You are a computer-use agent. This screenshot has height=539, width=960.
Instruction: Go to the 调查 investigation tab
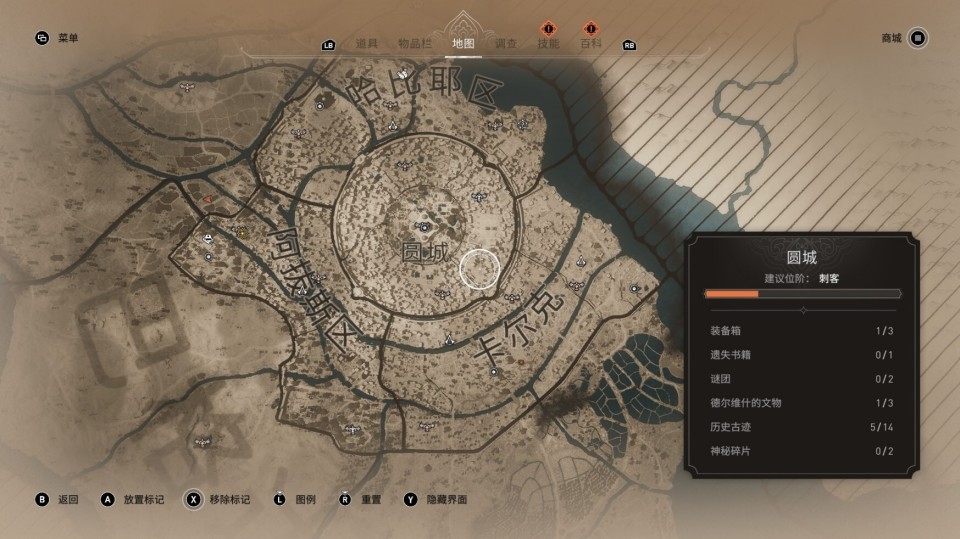click(506, 44)
